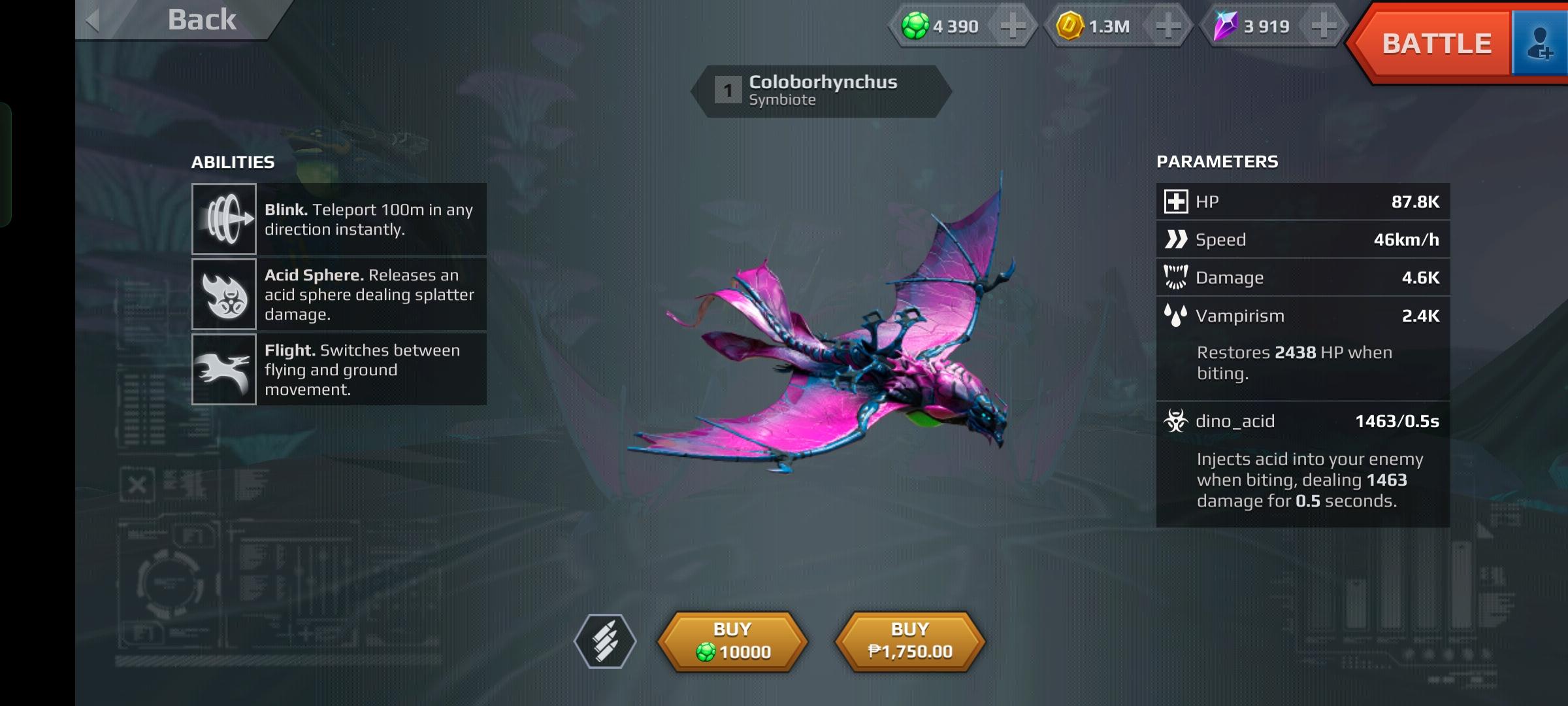
Task: Open the add friend squad button
Action: point(1540,44)
